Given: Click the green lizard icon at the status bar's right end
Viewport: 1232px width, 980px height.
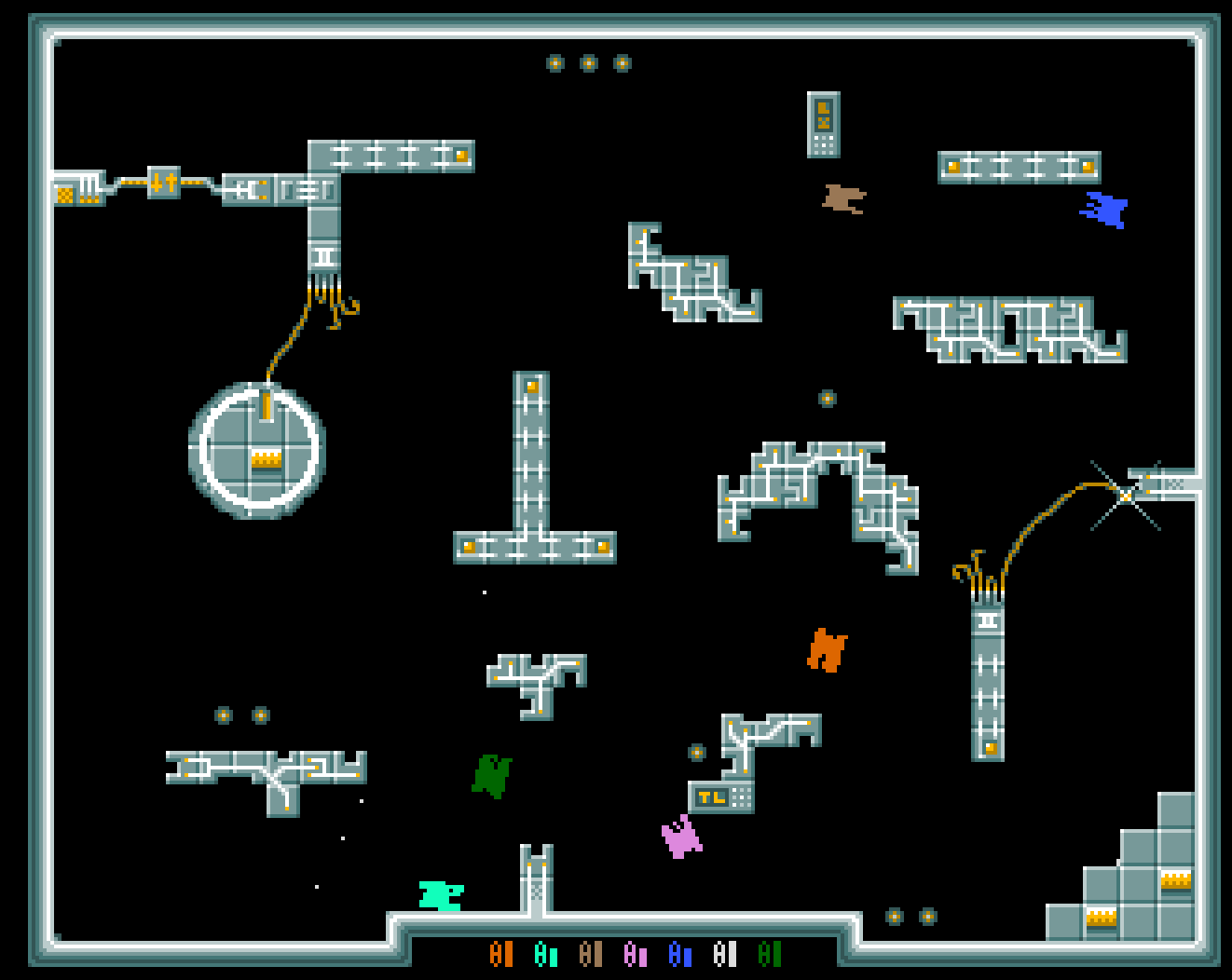Looking at the screenshot, I should point(768,955).
